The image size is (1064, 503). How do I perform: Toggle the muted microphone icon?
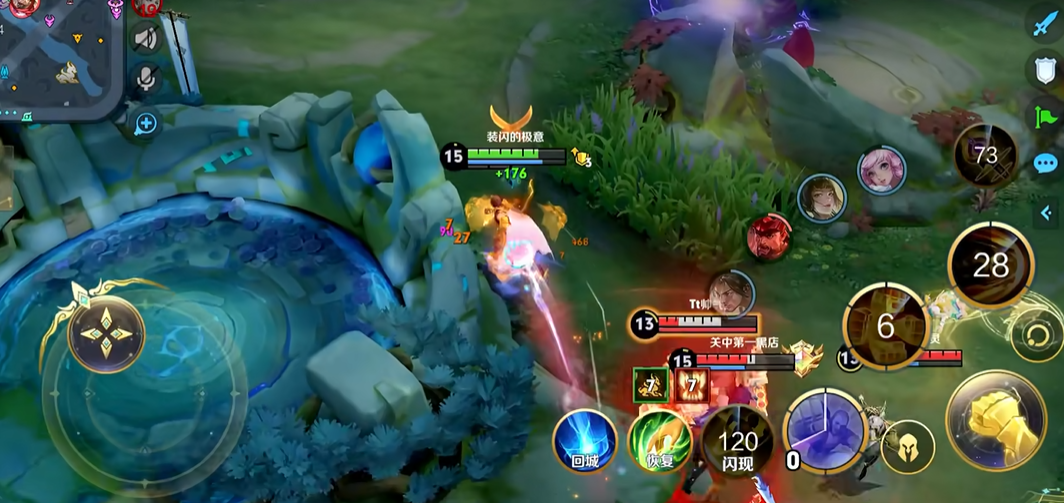tap(147, 77)
